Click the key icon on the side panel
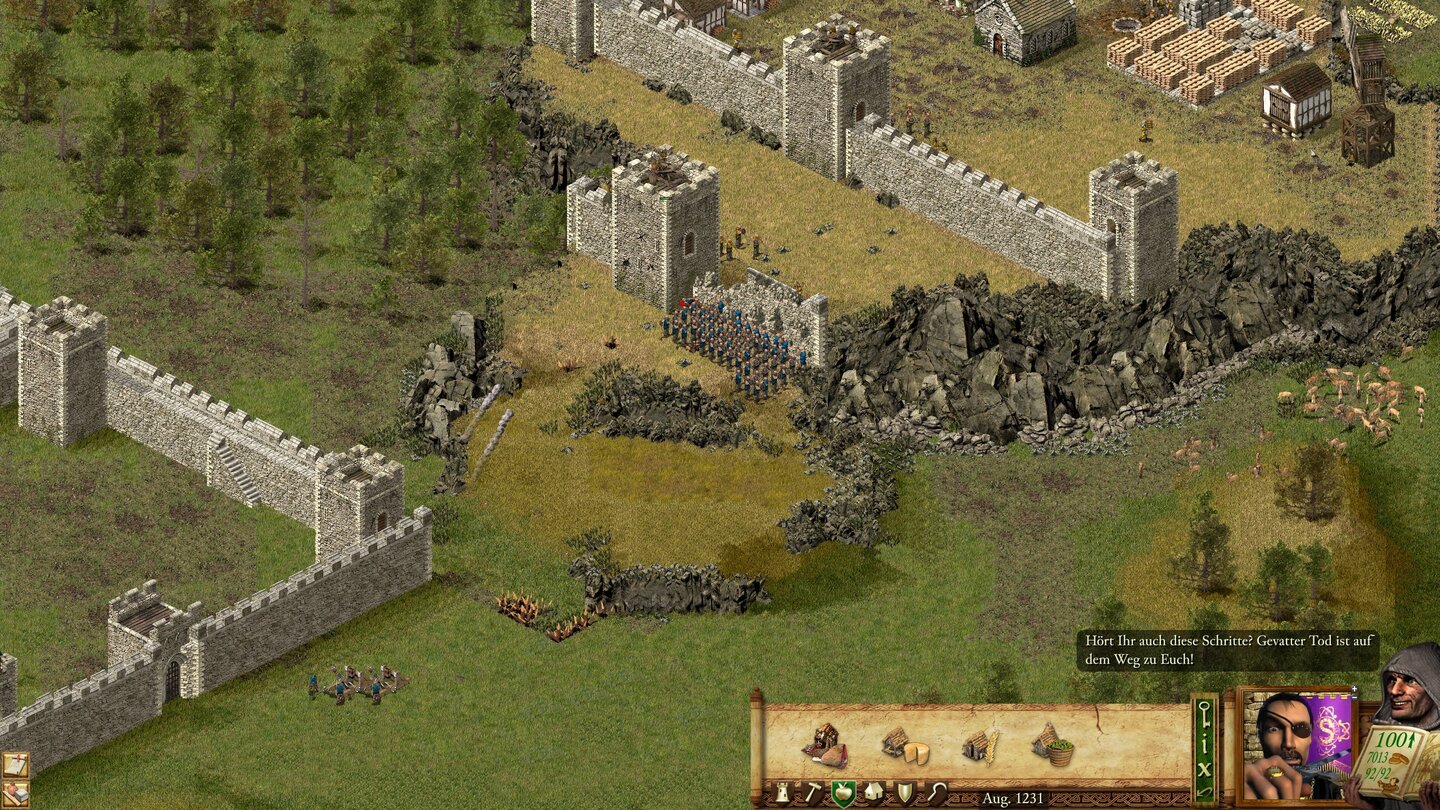This screenshot has width=1440, height=810. (x=1205, y=714)
